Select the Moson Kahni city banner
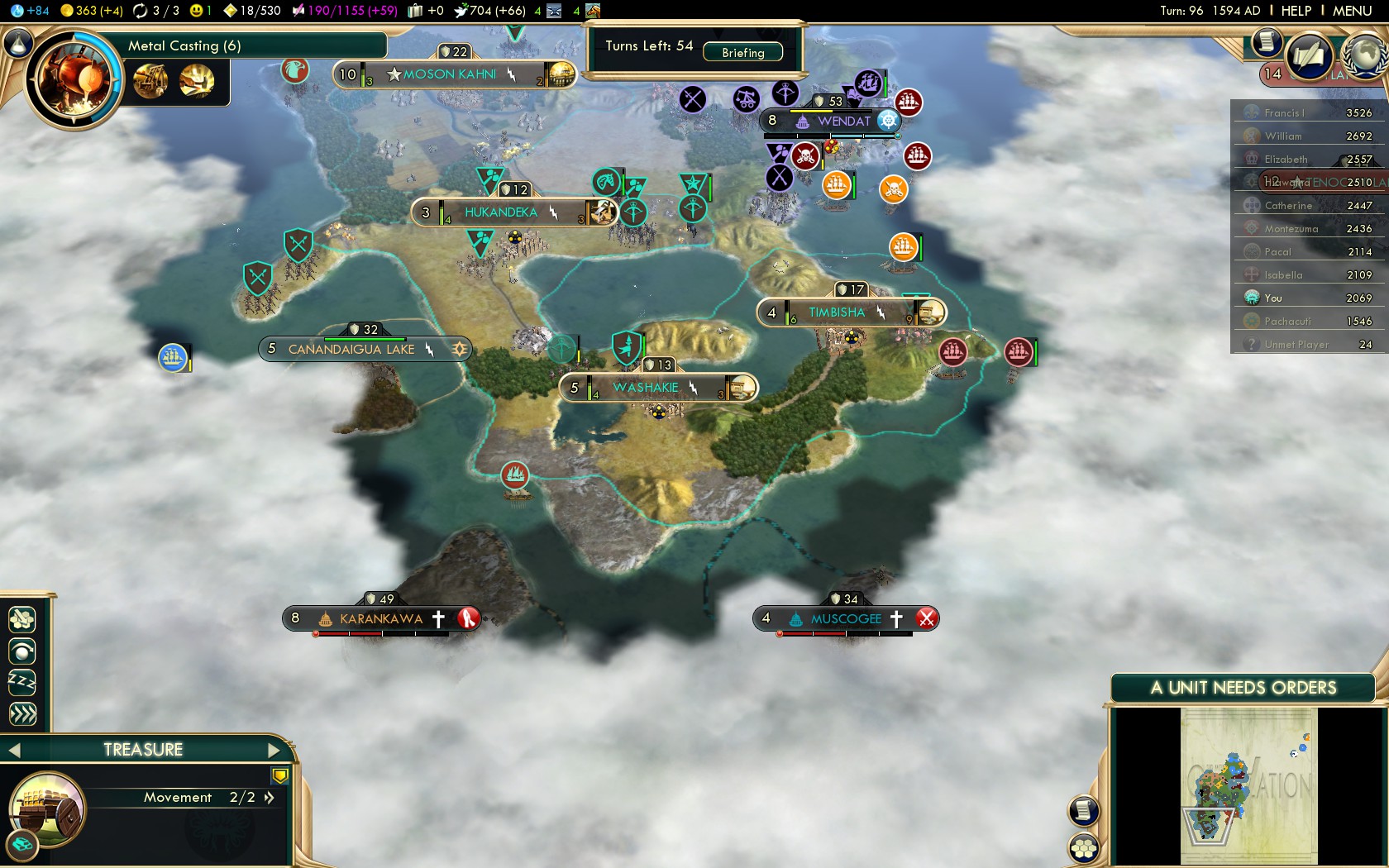Viewport: 1389px width, 868px height. [451, 74]
